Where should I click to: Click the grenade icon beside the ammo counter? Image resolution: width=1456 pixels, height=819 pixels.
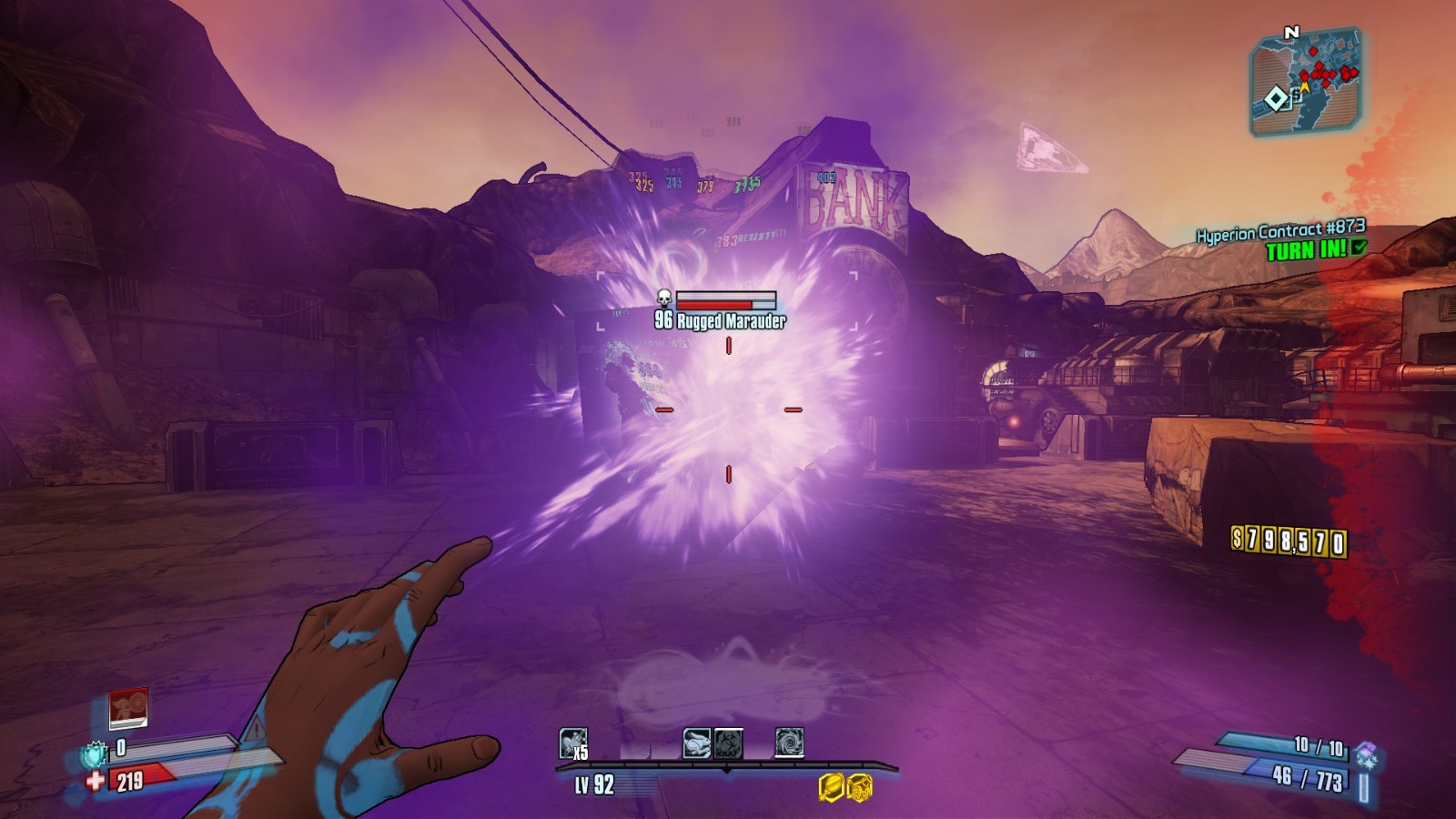coord(1365,755)
